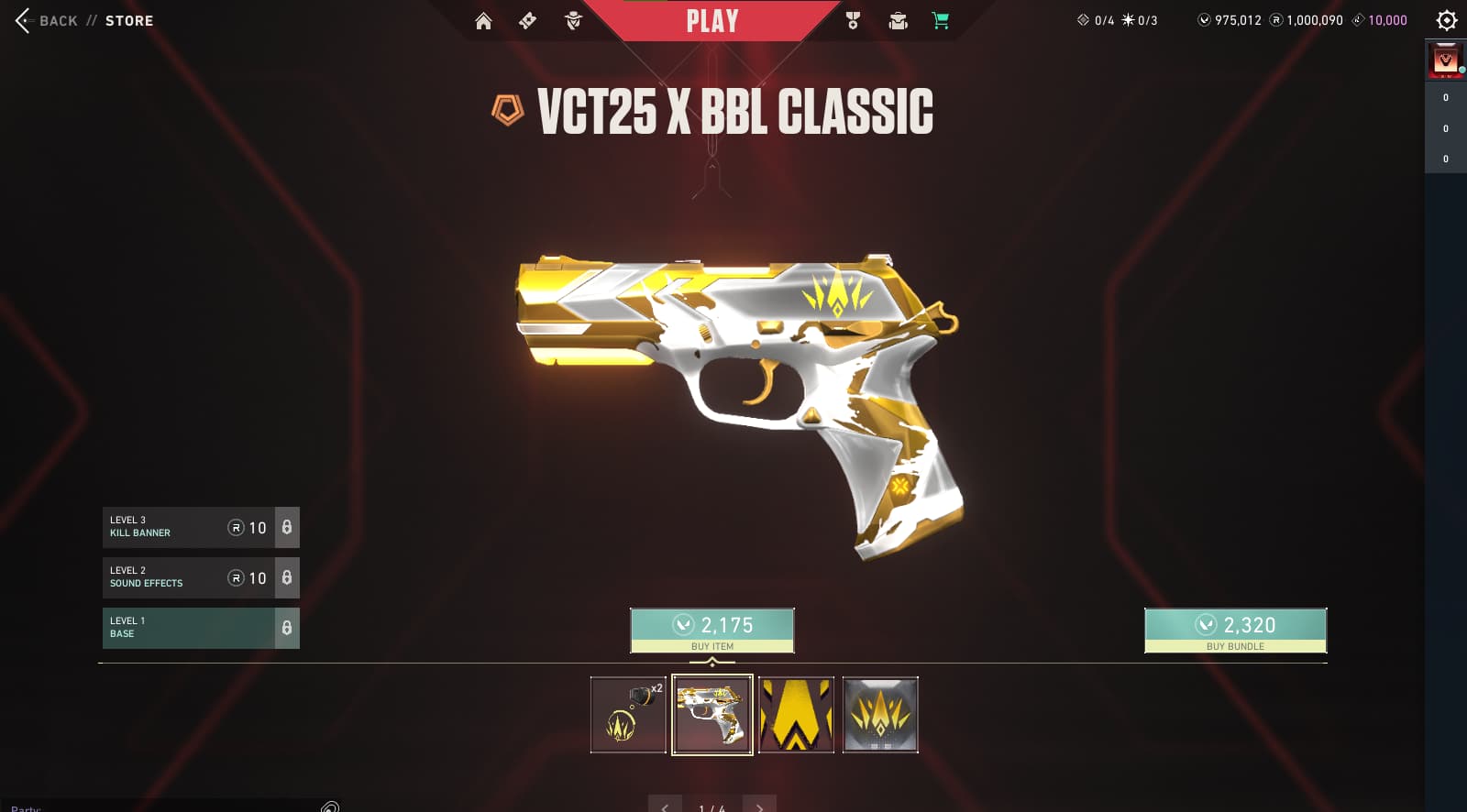This screenshot has height=812, width=1467.
Task: Click the red PLAY button
Action: pyautogui.click(x=712, y=21)
